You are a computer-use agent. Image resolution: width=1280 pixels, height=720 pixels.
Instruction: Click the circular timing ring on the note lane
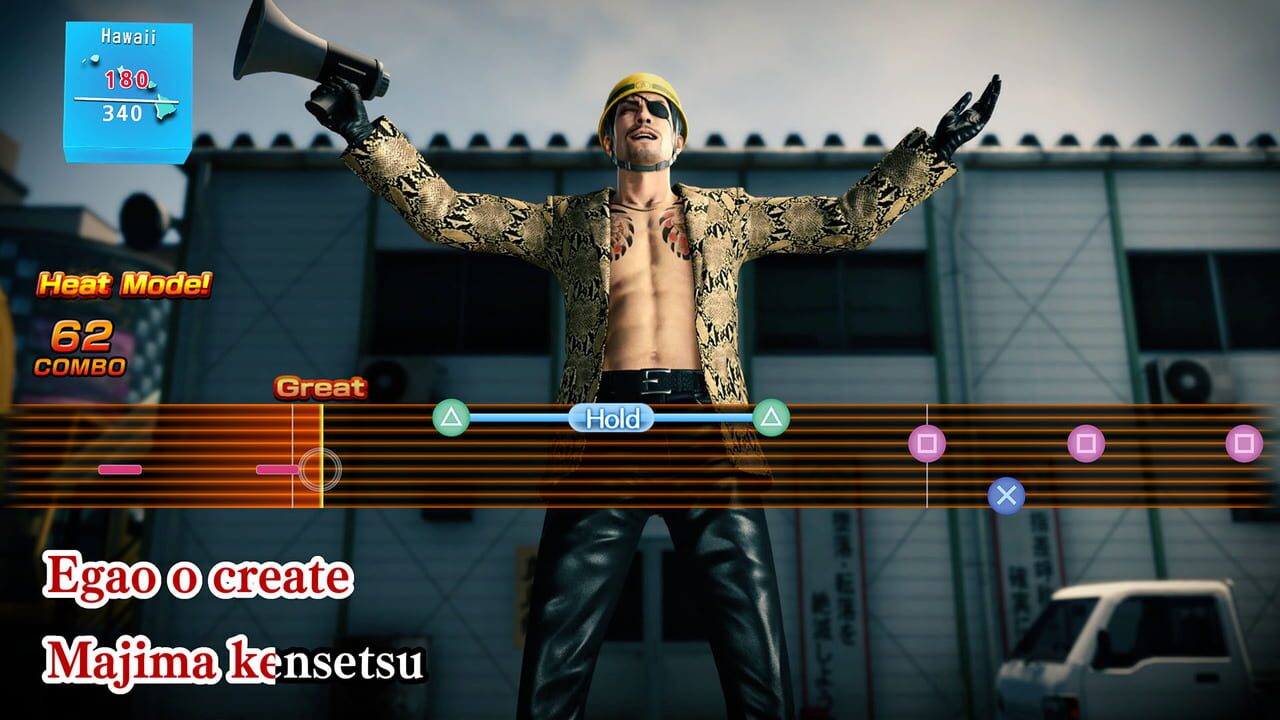tap(320, 467)
